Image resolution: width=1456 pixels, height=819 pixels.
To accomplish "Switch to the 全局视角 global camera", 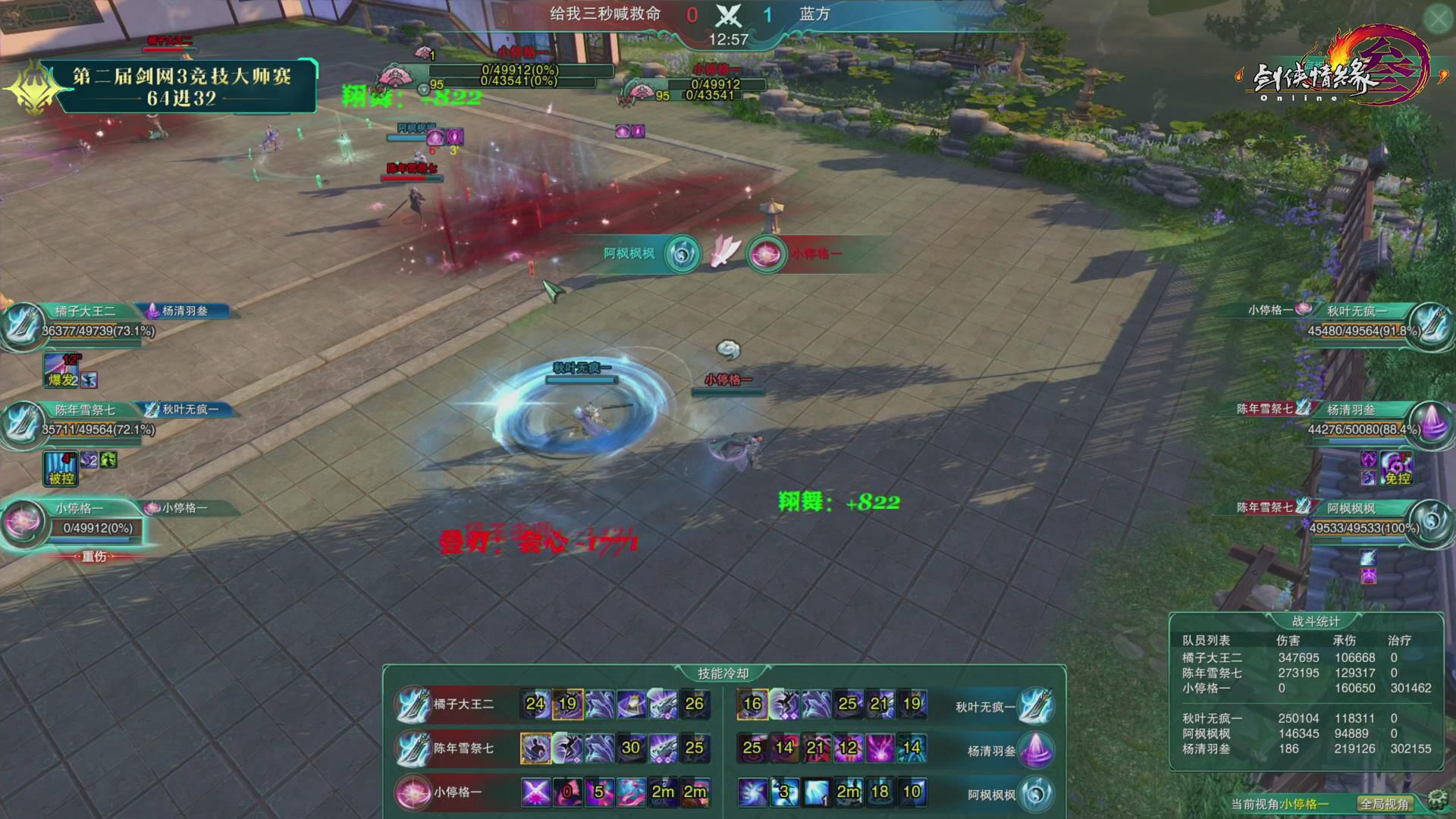I will pos(1384,804).
